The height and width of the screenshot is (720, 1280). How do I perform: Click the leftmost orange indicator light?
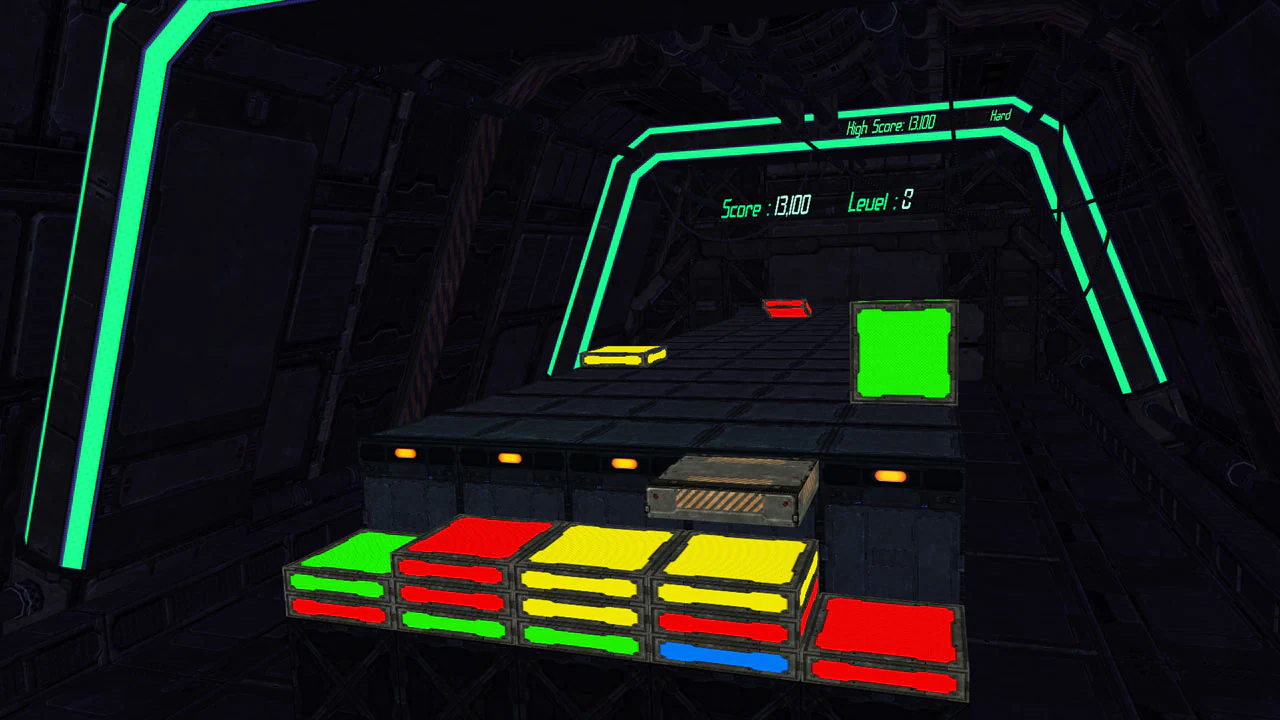(x=405, y=453)
